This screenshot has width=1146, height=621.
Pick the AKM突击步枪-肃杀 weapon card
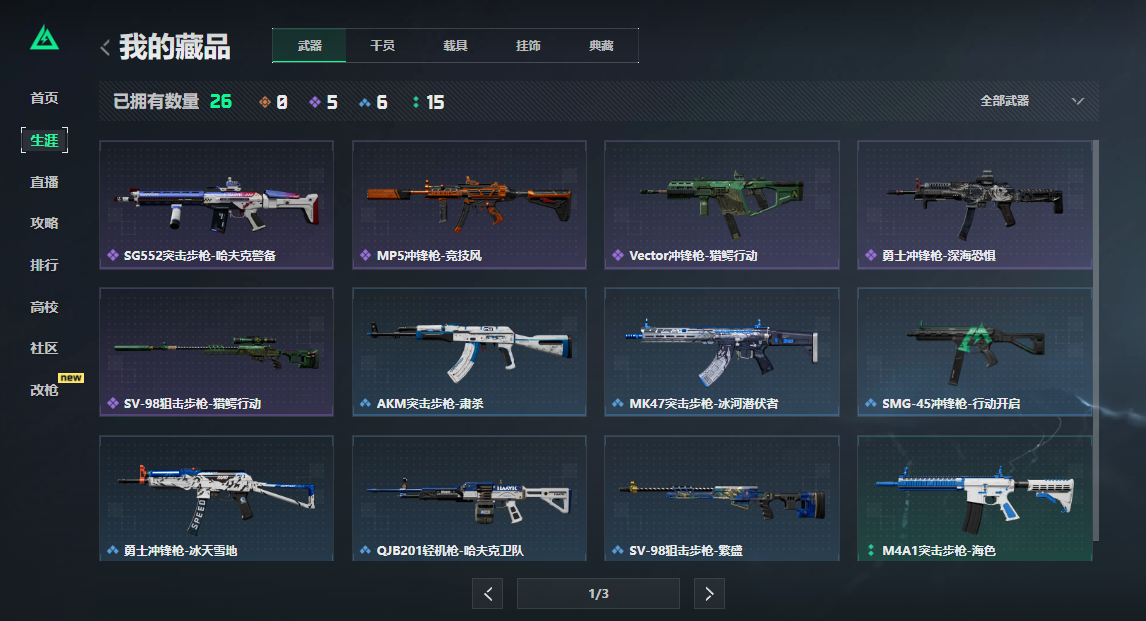468,352
